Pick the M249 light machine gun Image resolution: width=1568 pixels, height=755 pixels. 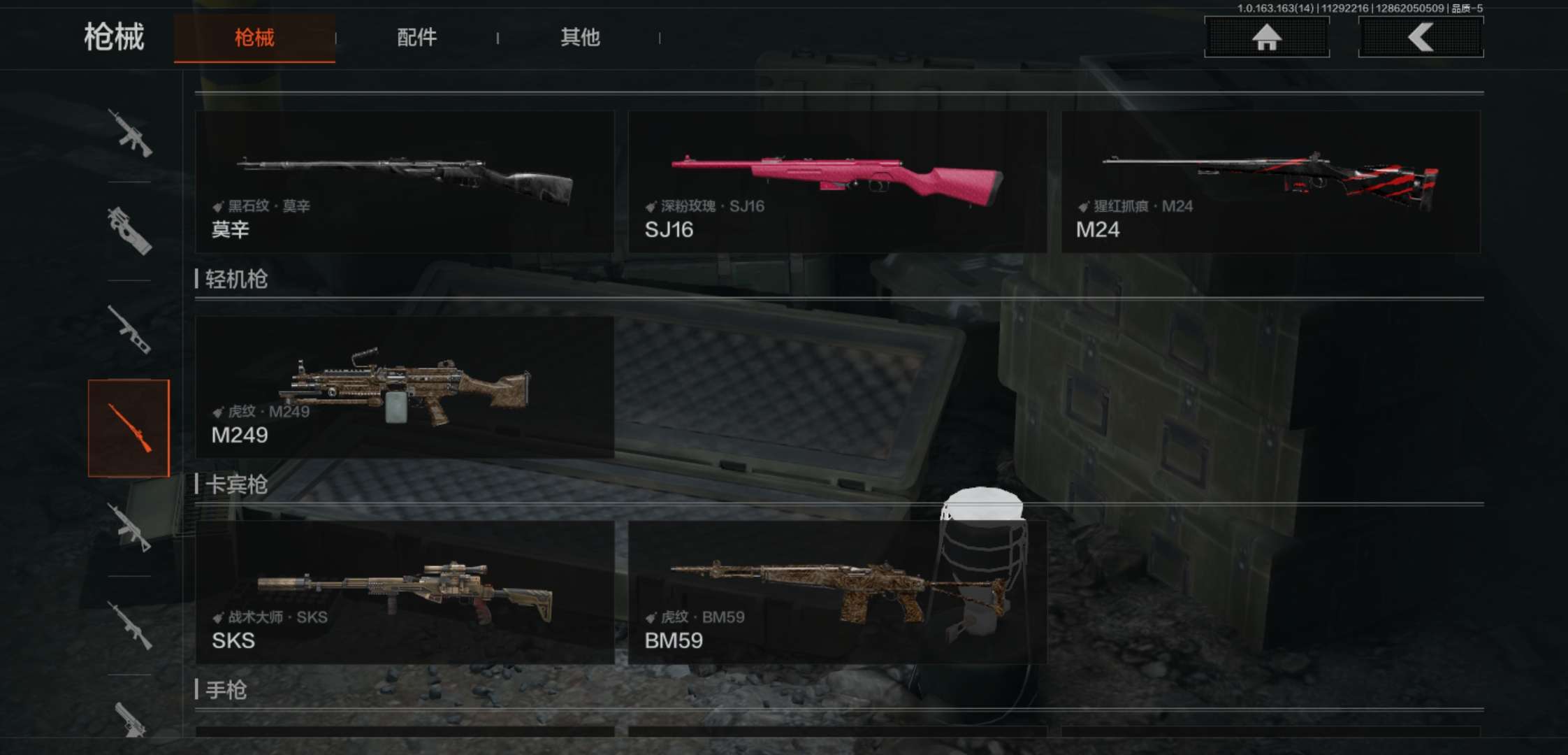(x=405, y=387)
